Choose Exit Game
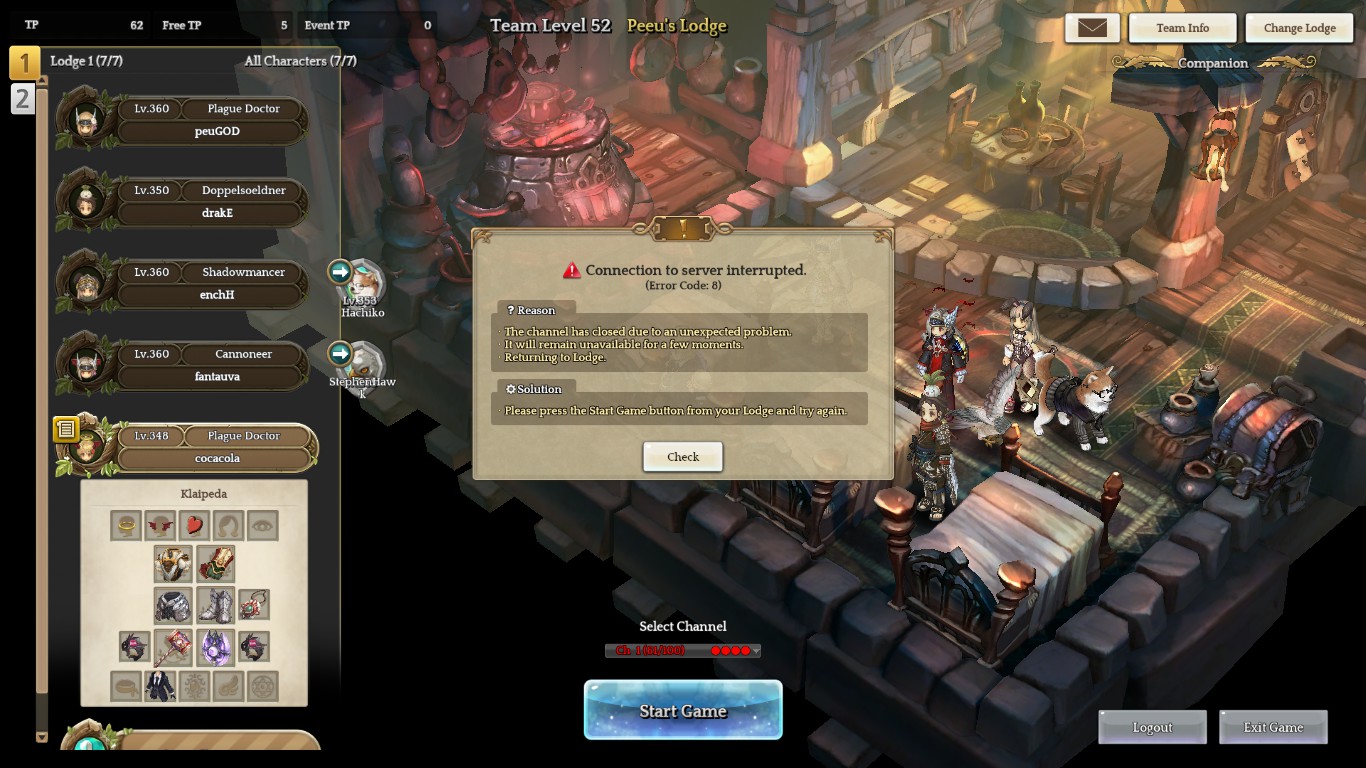This screenshot has height=768, width=1366. [1273, 728]
